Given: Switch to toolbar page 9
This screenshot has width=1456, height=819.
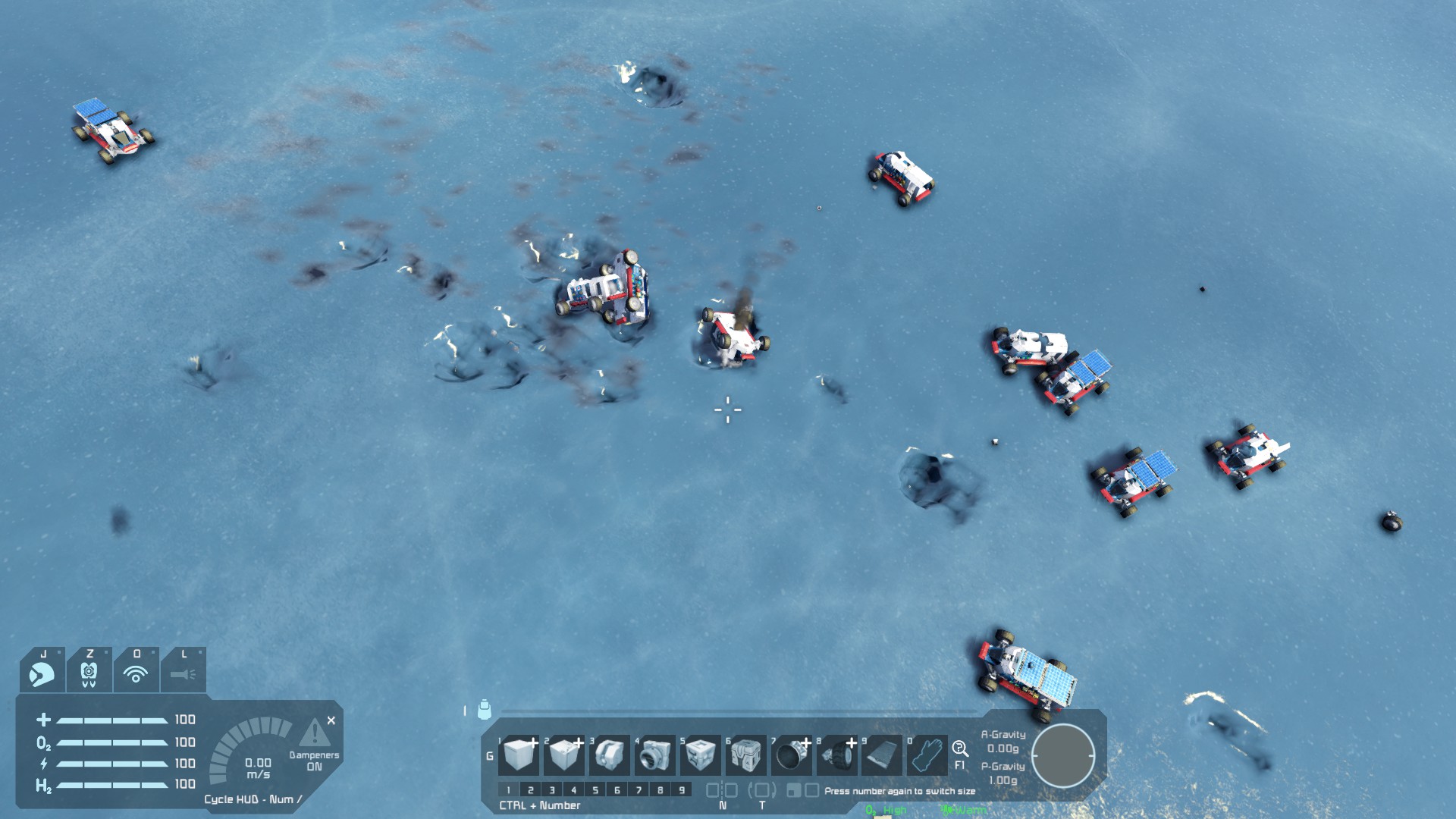Looking at the screenshot, I should pos(682,790).
